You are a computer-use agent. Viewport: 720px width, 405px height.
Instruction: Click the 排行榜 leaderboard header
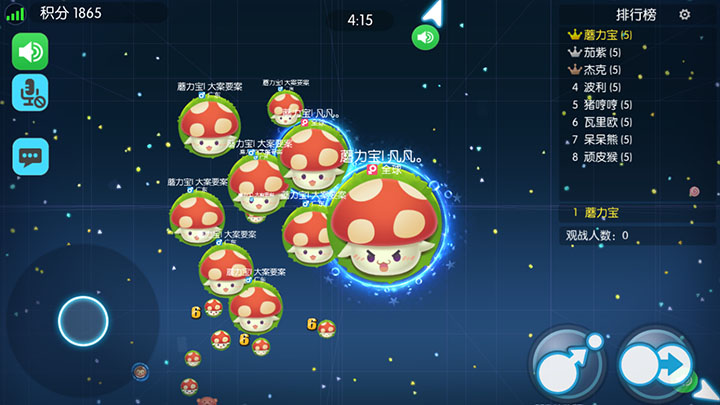[x=636, y=15]
